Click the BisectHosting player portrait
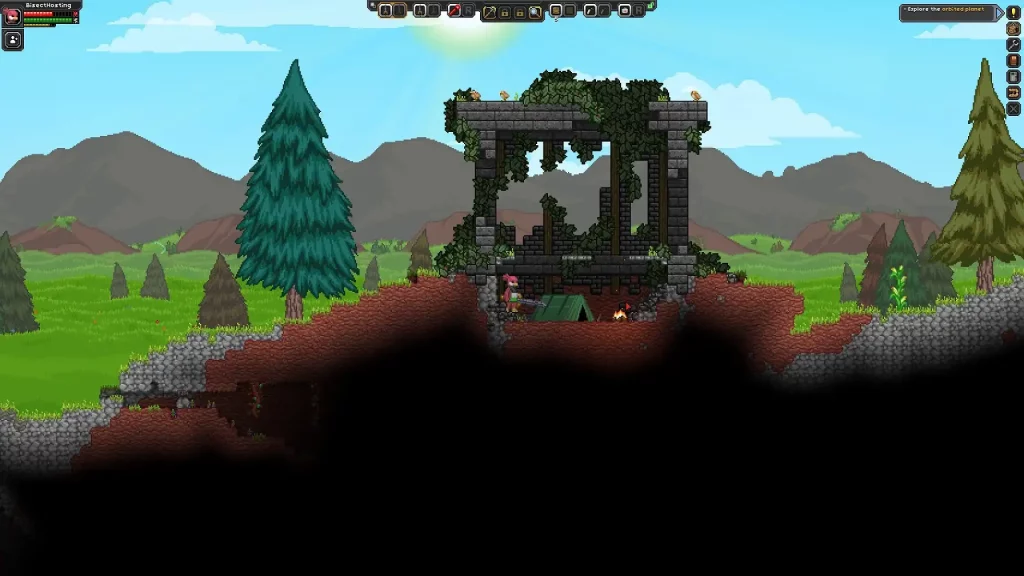 click(x=12, y=17)
